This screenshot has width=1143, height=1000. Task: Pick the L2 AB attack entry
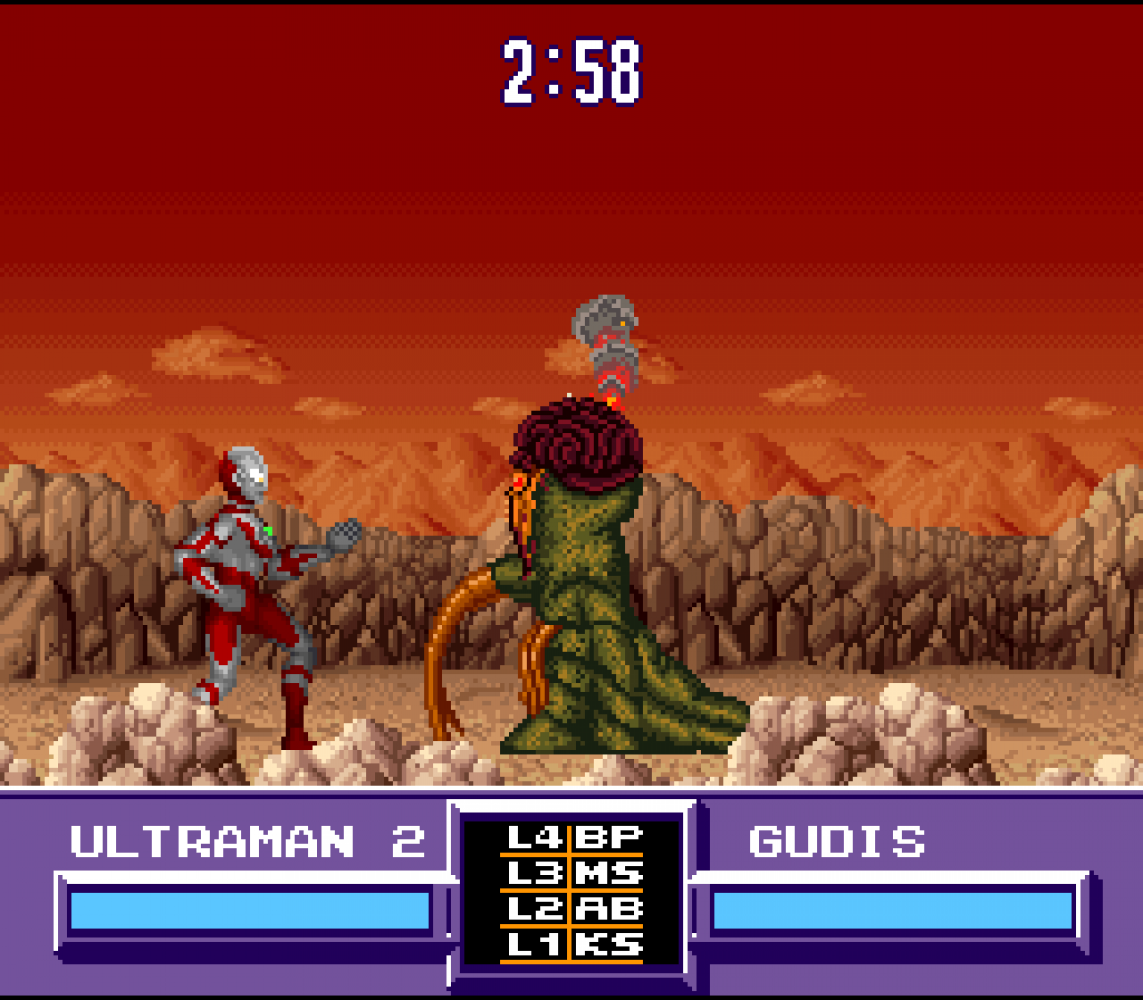tap(572, 909)
